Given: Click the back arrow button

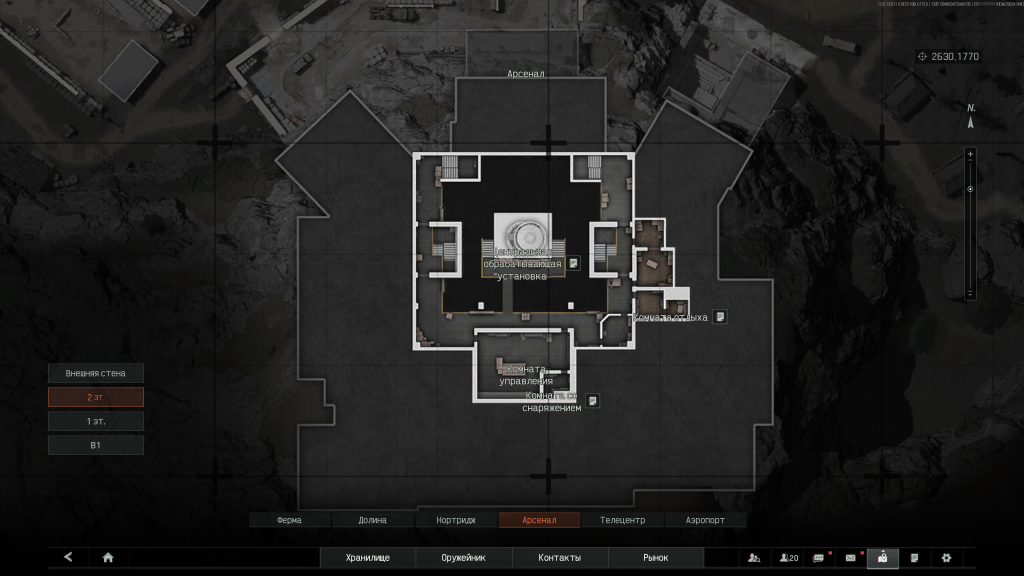Looking at the screenshot, I should (68, 557).
